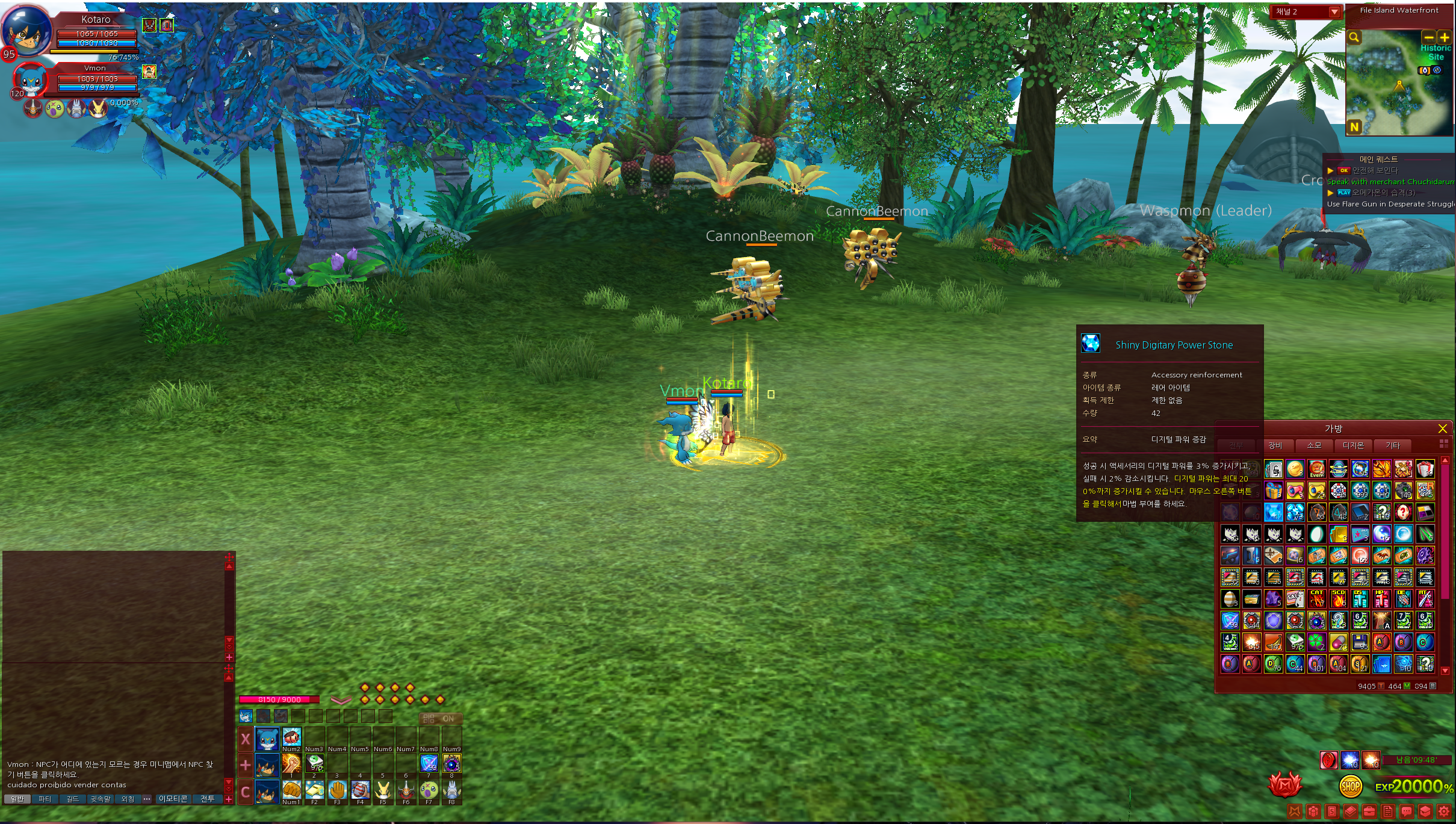Close the 가방 inventory window
This screenshot has width=1456, height=824.
[1442, 429]
